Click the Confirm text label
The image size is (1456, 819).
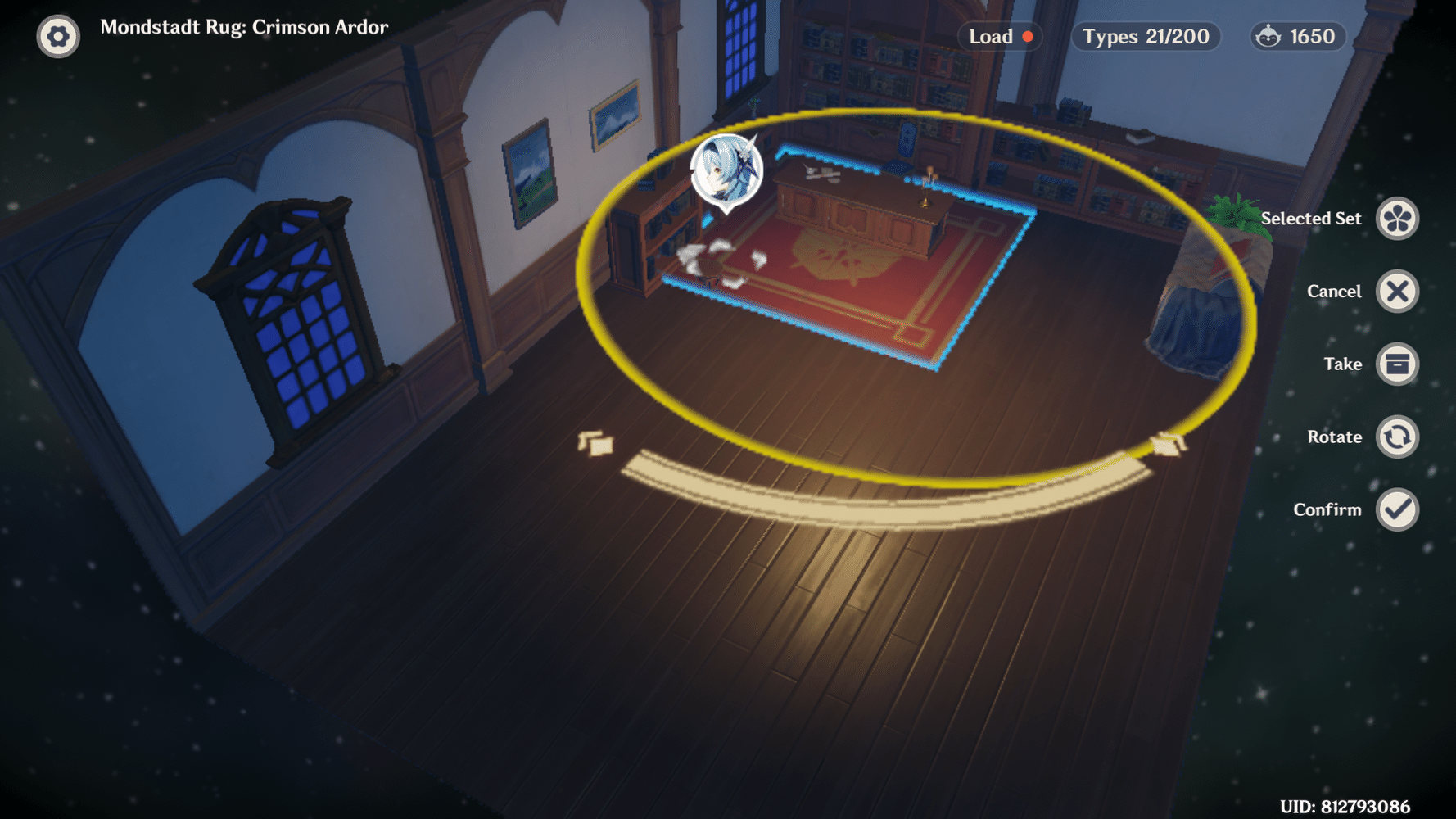[1327, 509]
